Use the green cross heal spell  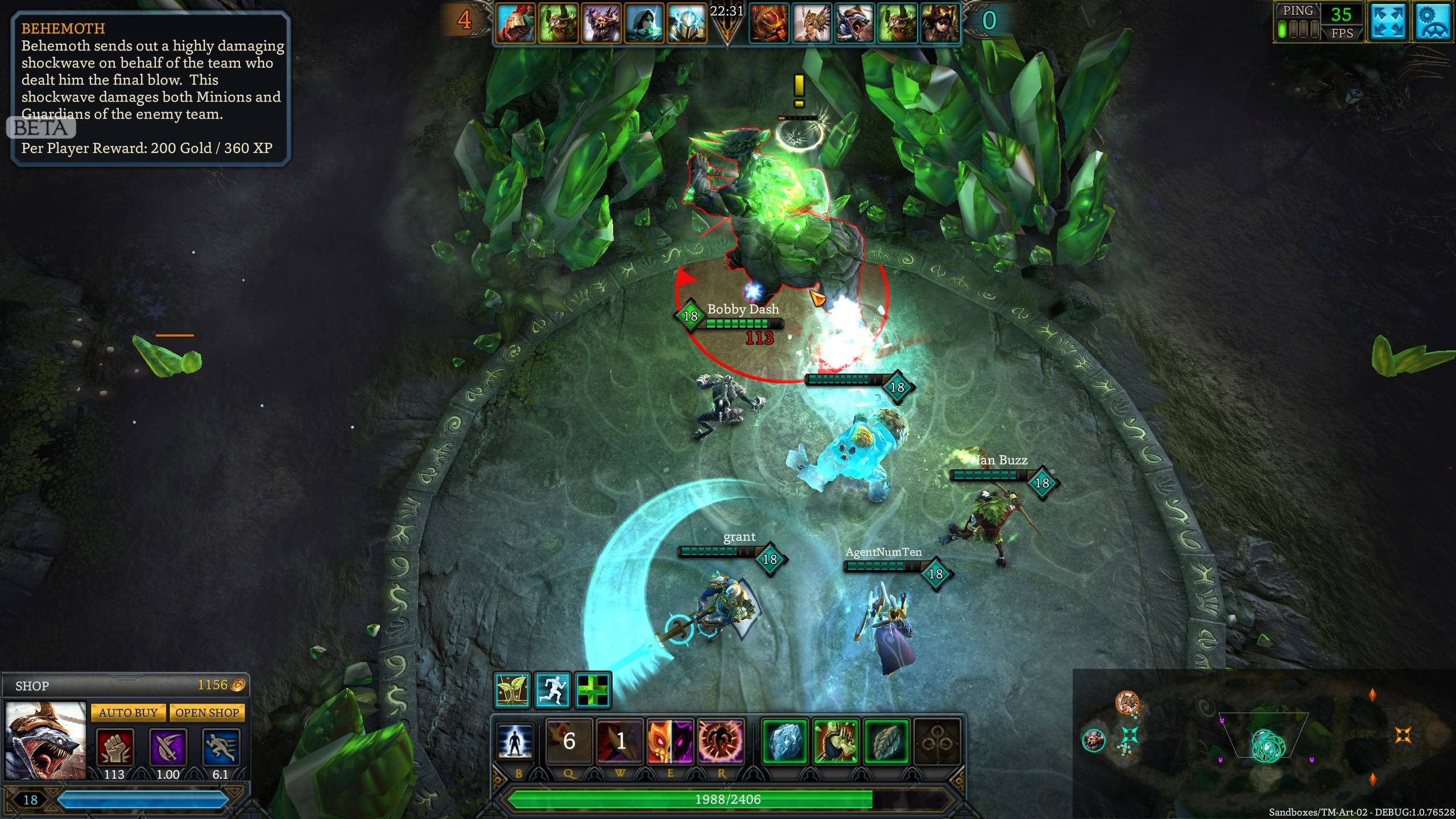click(593, 690)
